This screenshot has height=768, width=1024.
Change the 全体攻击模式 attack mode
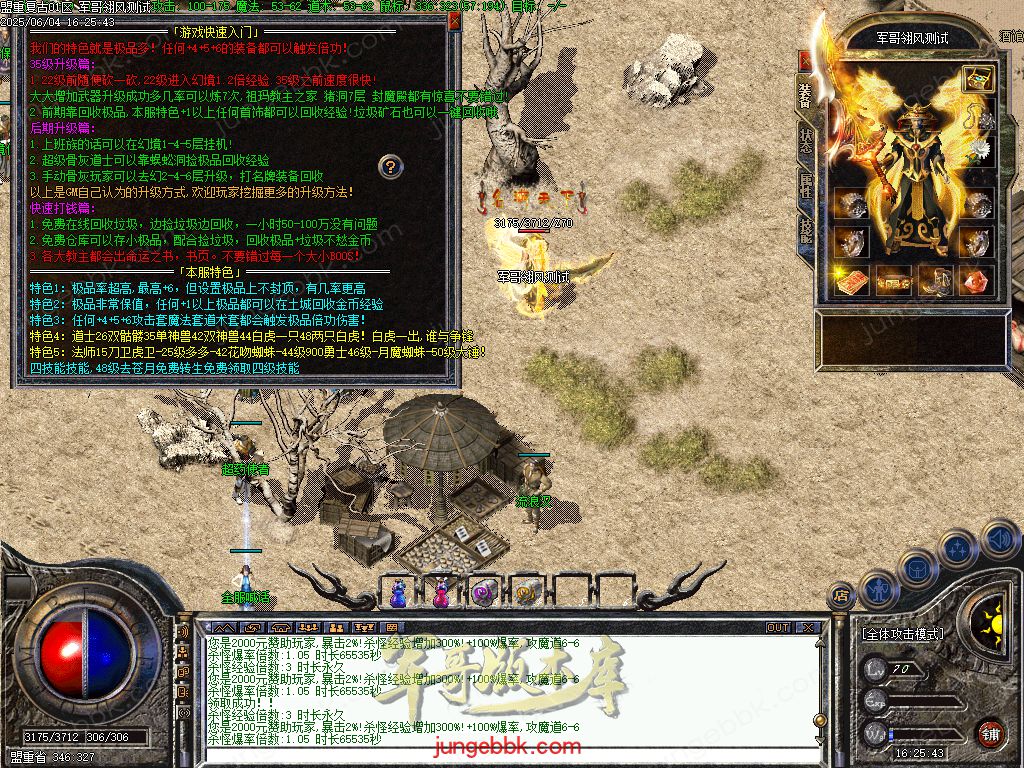(x=902, y=634)
